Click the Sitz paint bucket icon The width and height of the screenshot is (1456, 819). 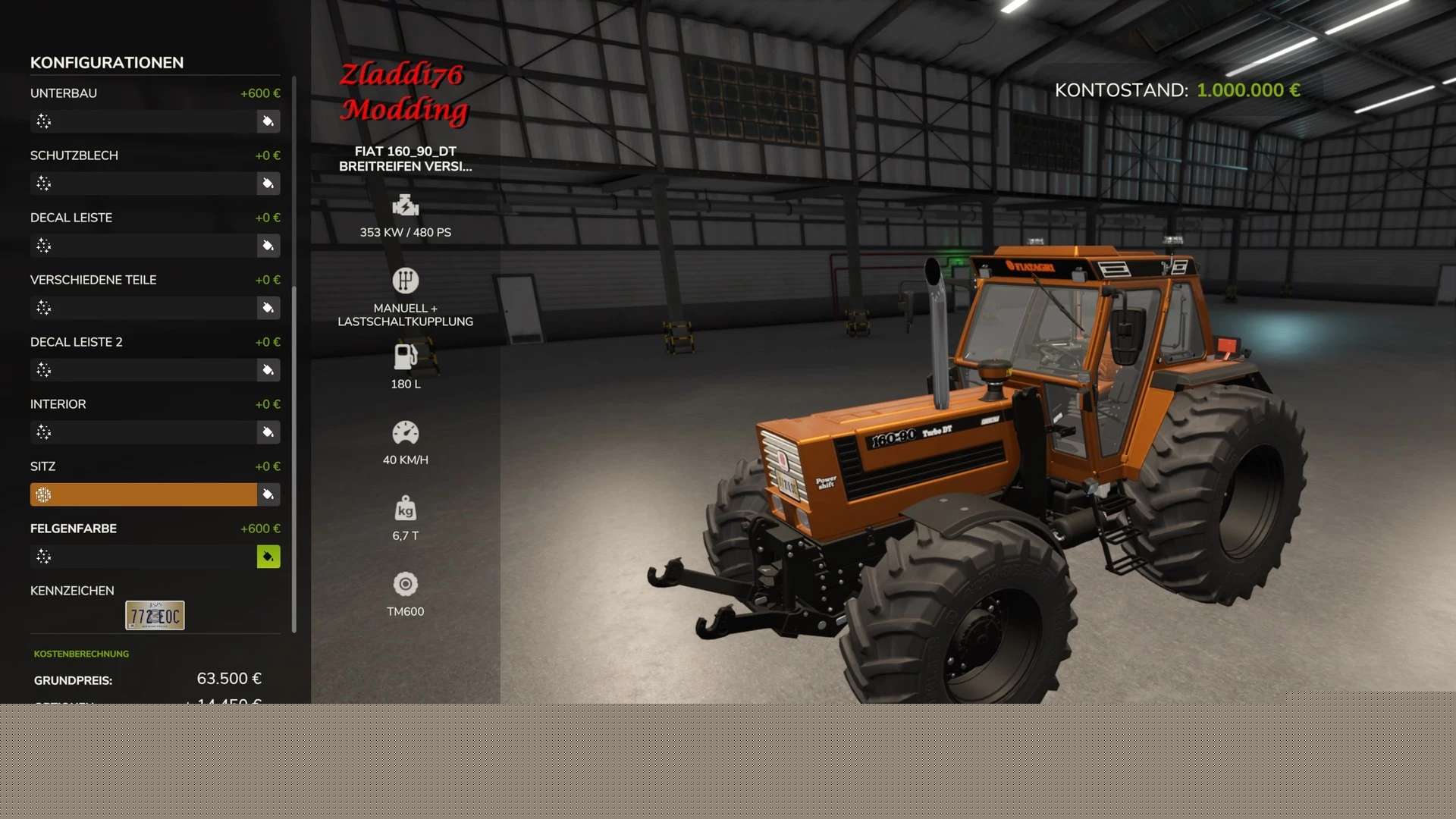(x=268, y=494)
